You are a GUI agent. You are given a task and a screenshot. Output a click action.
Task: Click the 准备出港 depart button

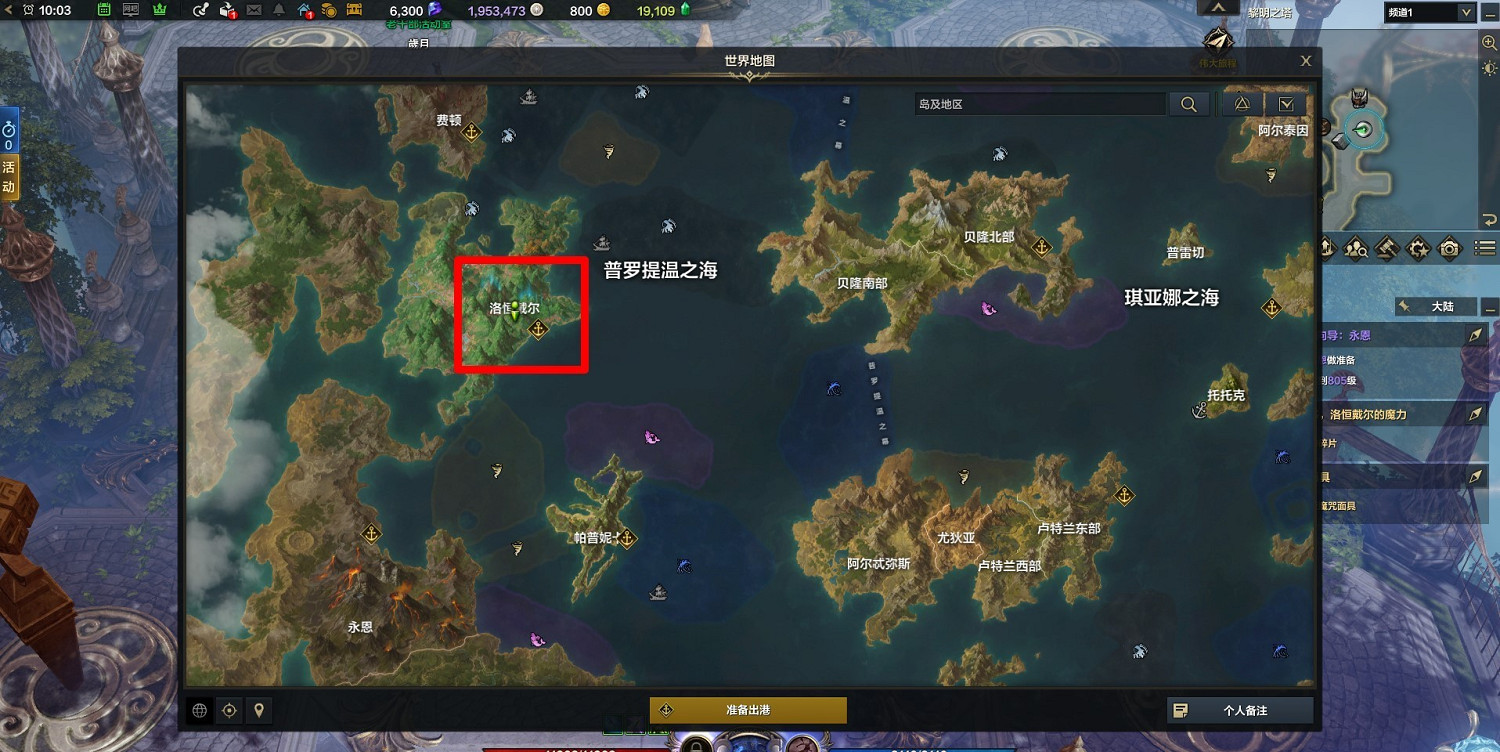point(750,710)
